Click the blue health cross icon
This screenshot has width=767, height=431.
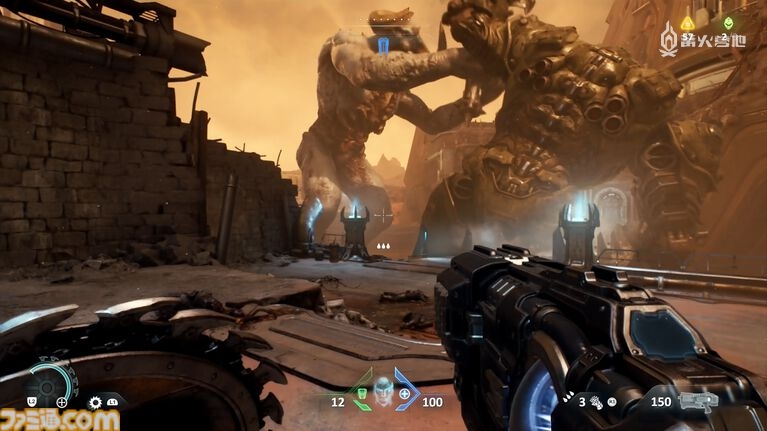tap(405, 394)
